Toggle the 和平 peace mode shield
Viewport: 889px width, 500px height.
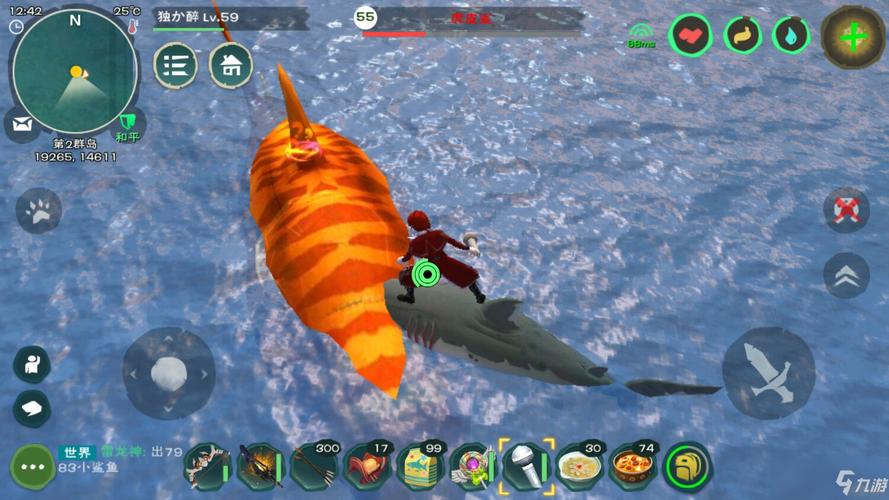(126, 125)
